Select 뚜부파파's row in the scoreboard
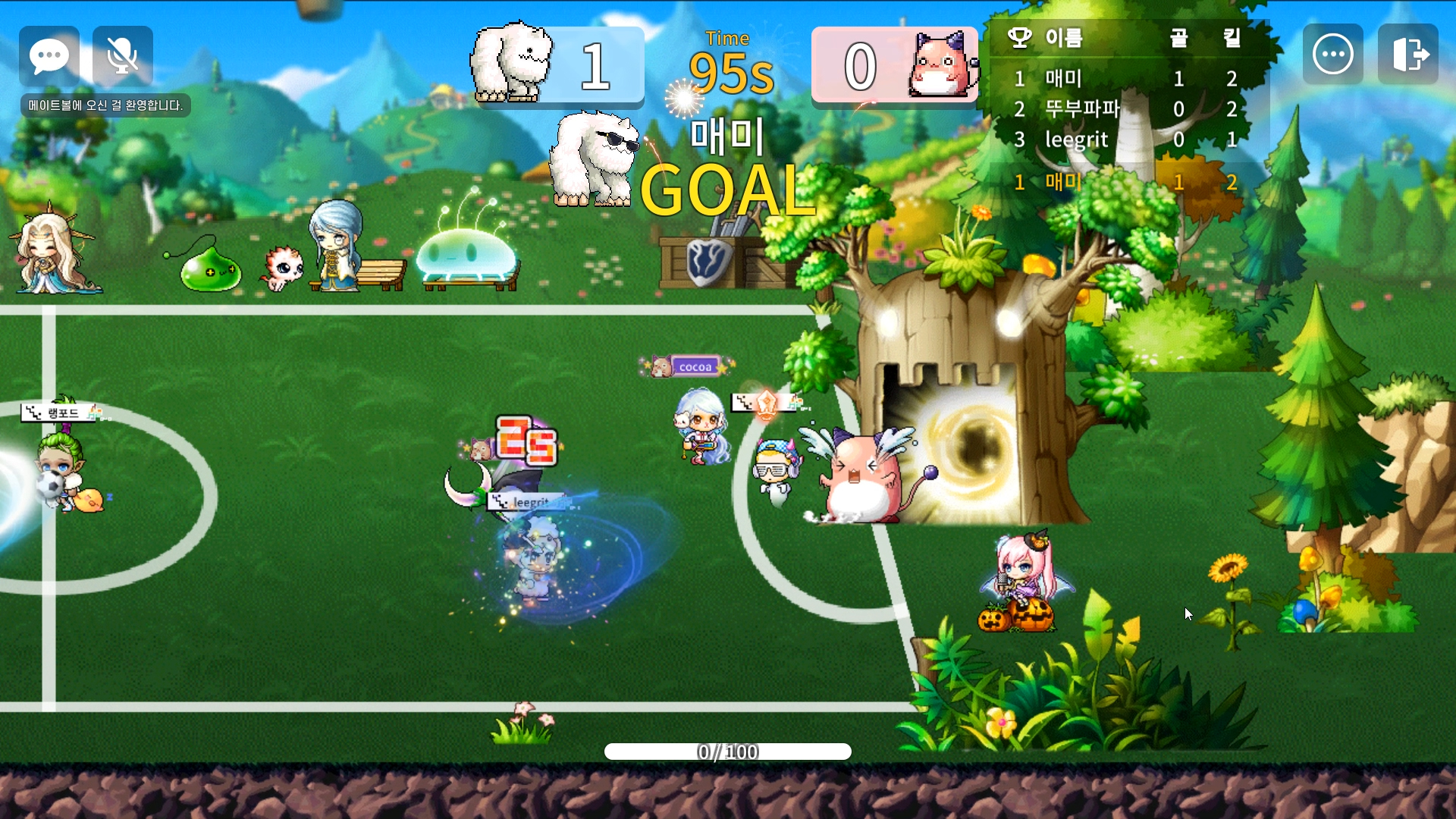Screen dimensions: 1456x819 tap(1126, 109)
